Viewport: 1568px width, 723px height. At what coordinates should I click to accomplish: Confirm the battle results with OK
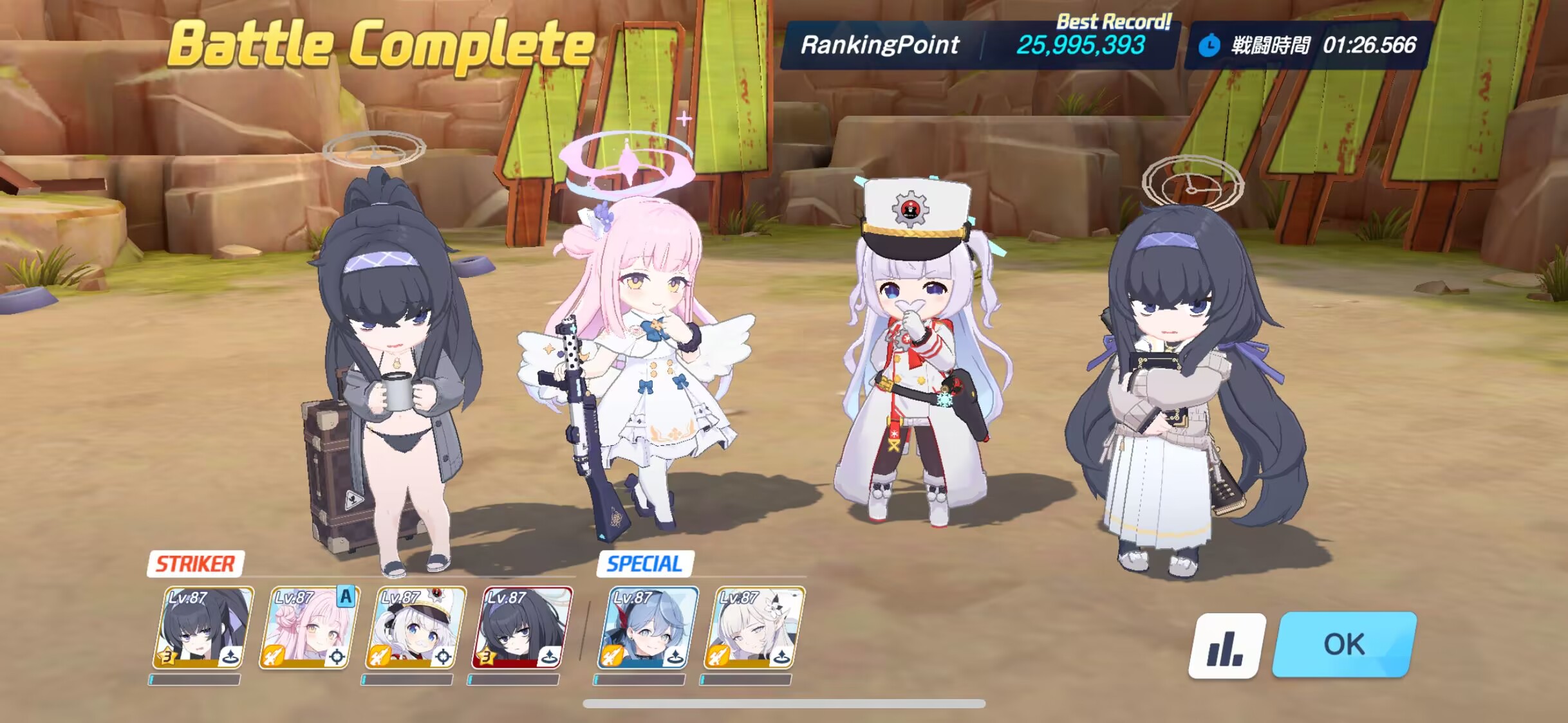click(x=1344, y=645)
